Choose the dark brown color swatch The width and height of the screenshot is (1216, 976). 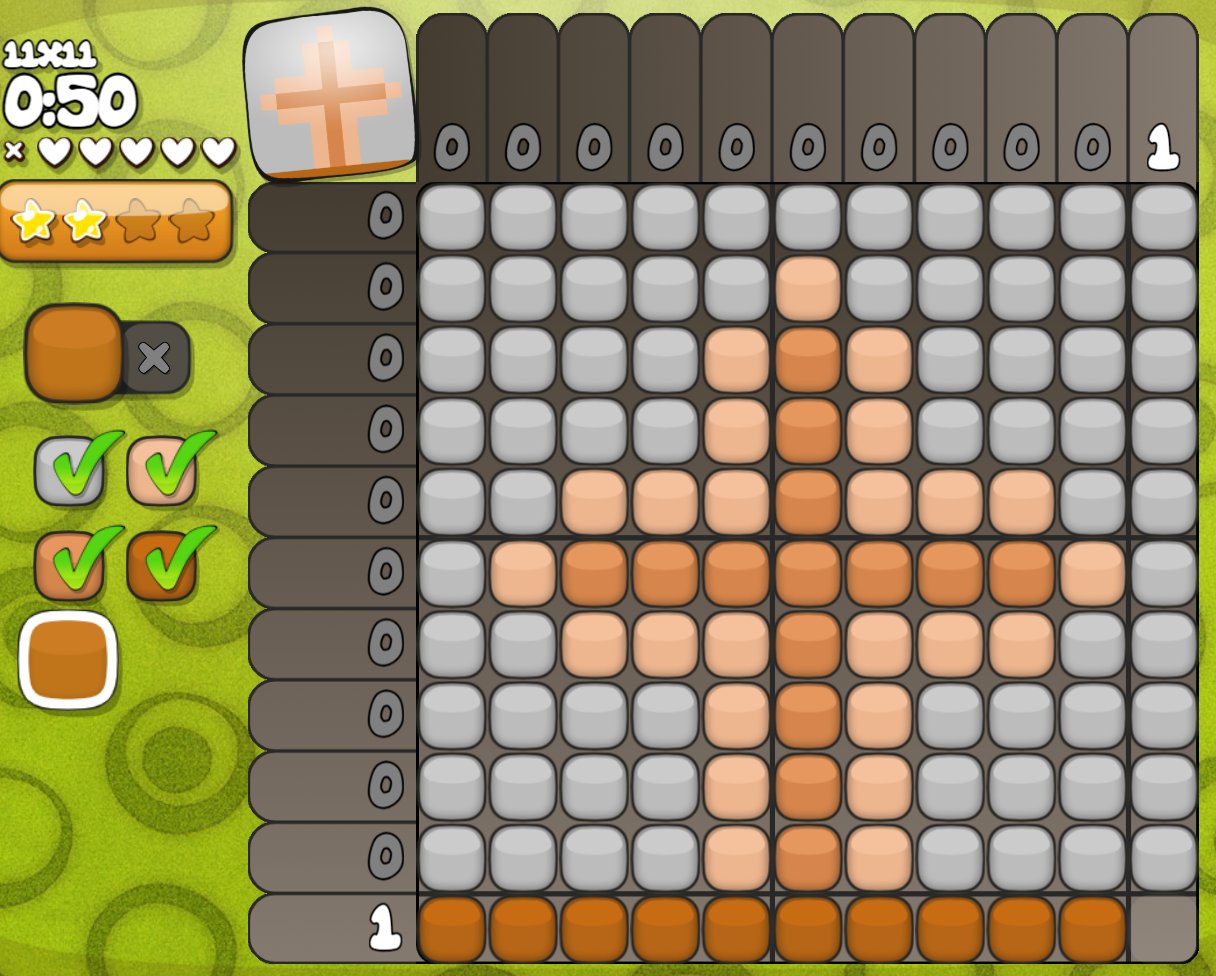(161, 565)
